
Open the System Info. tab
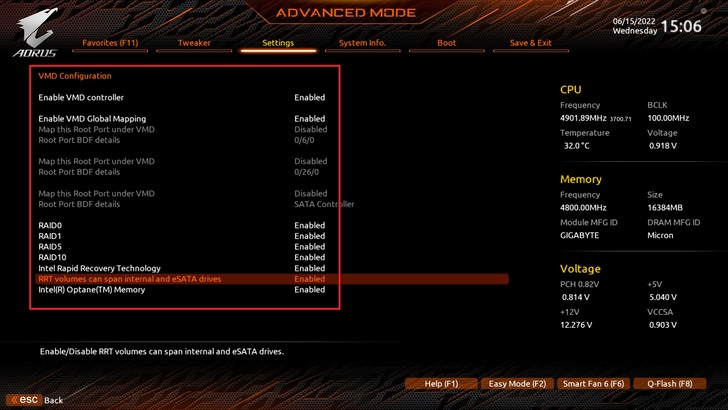pyautogui.click(x=362, y=43)
